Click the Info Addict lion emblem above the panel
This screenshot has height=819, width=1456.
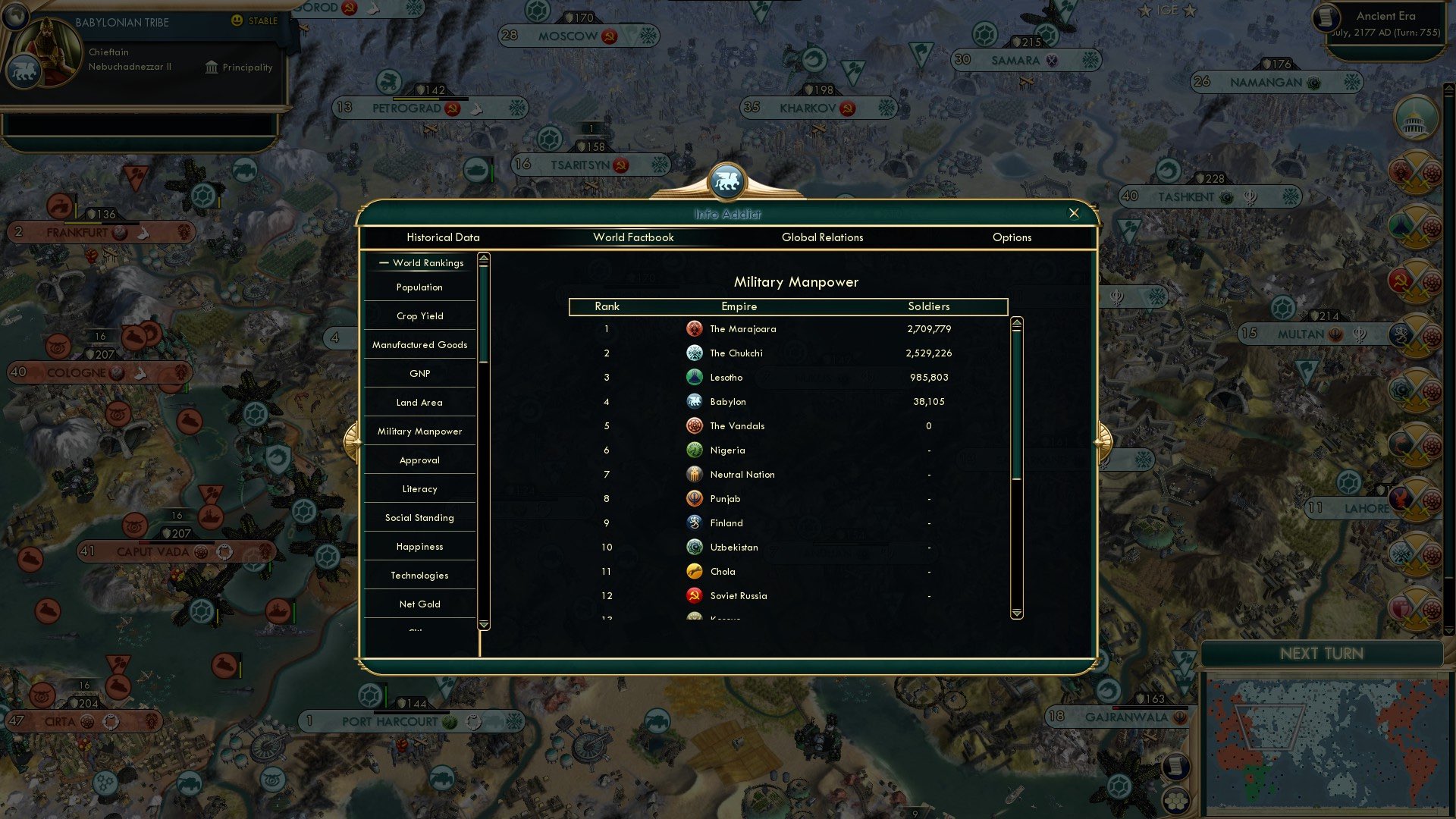point(727,182)
